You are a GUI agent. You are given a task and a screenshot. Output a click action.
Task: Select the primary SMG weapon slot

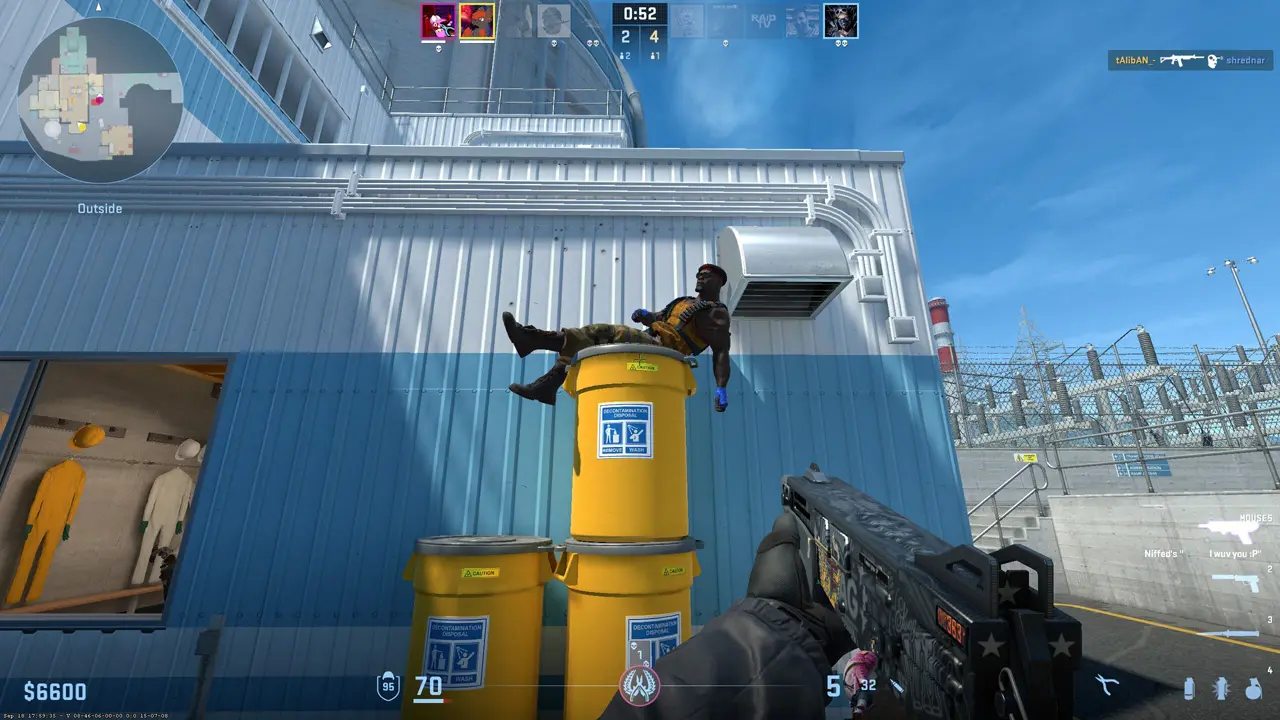click(1235, 530)
